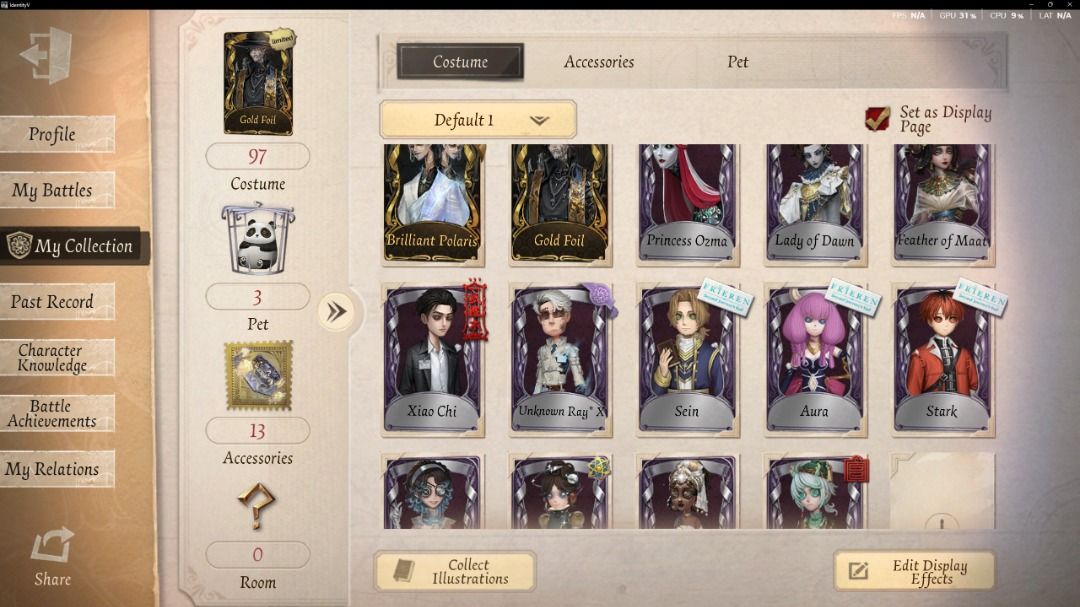This screenshot has height=607, width=1080.
Task: Switch to the Pet tab
Action: coord(737,62)
